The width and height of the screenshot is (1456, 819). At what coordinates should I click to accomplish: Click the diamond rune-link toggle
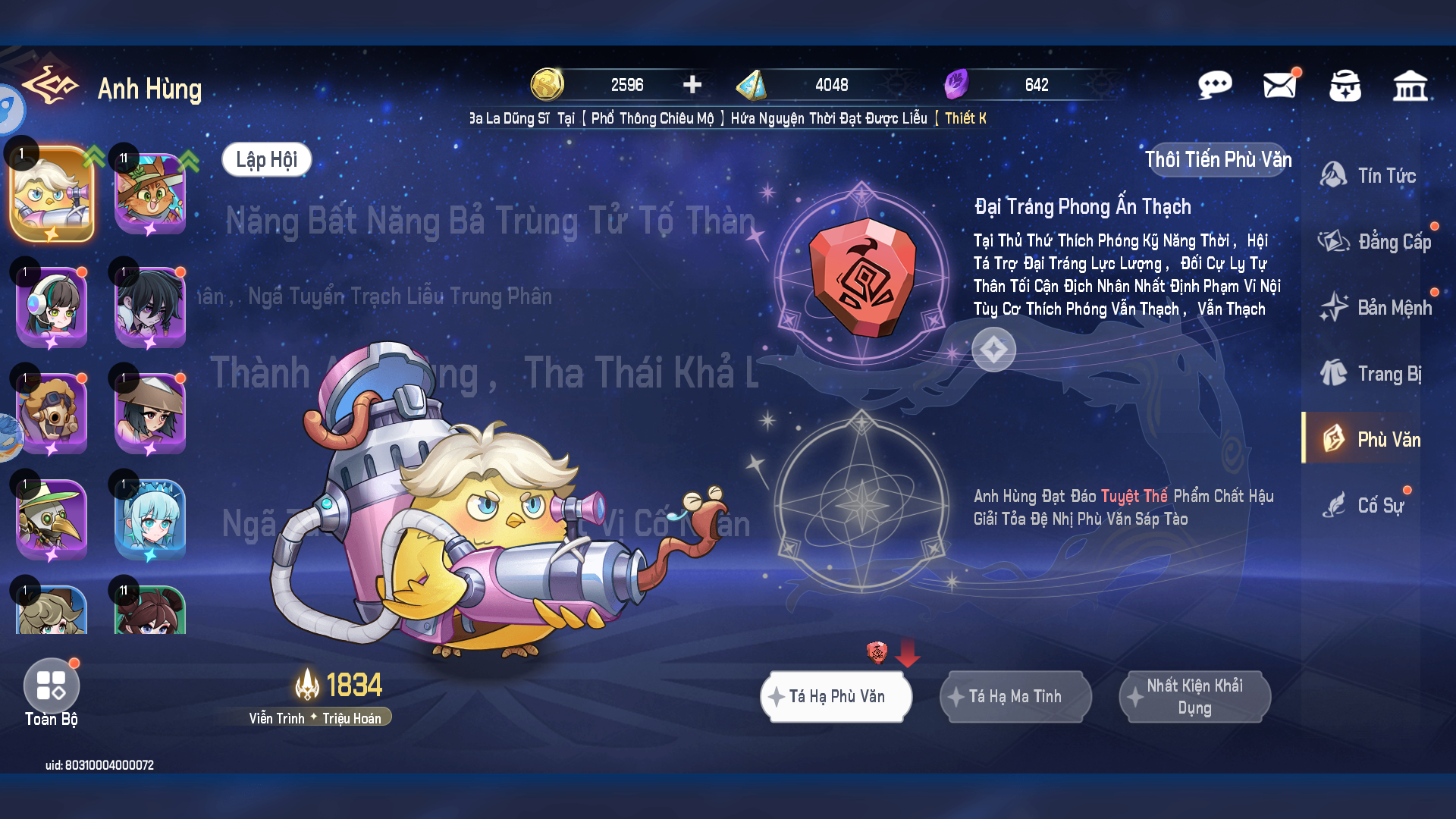click(x=993, y=350)
